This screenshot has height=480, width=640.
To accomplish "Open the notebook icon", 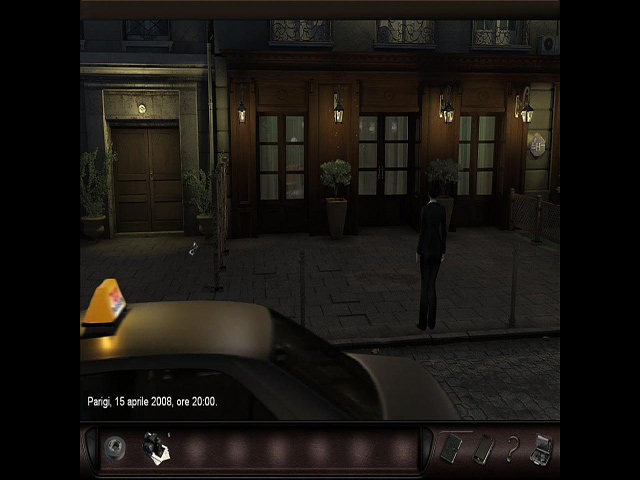I will tap(451, 448).
